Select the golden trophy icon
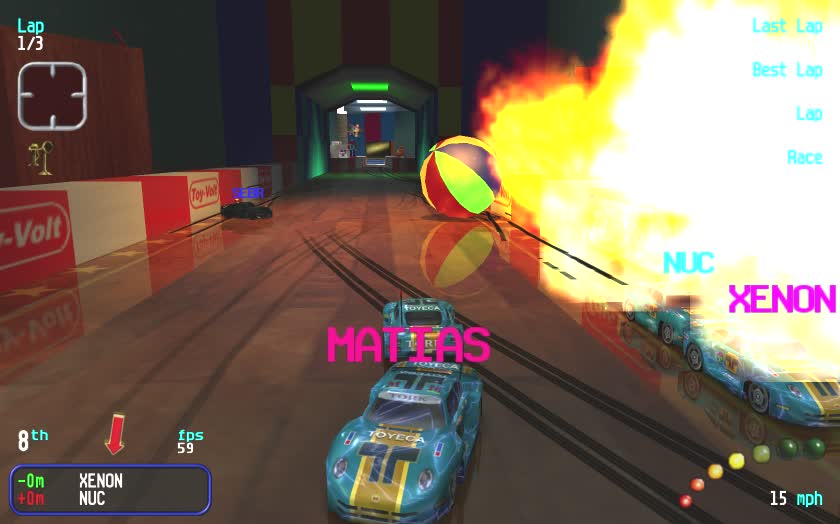 tap(42, 158)
